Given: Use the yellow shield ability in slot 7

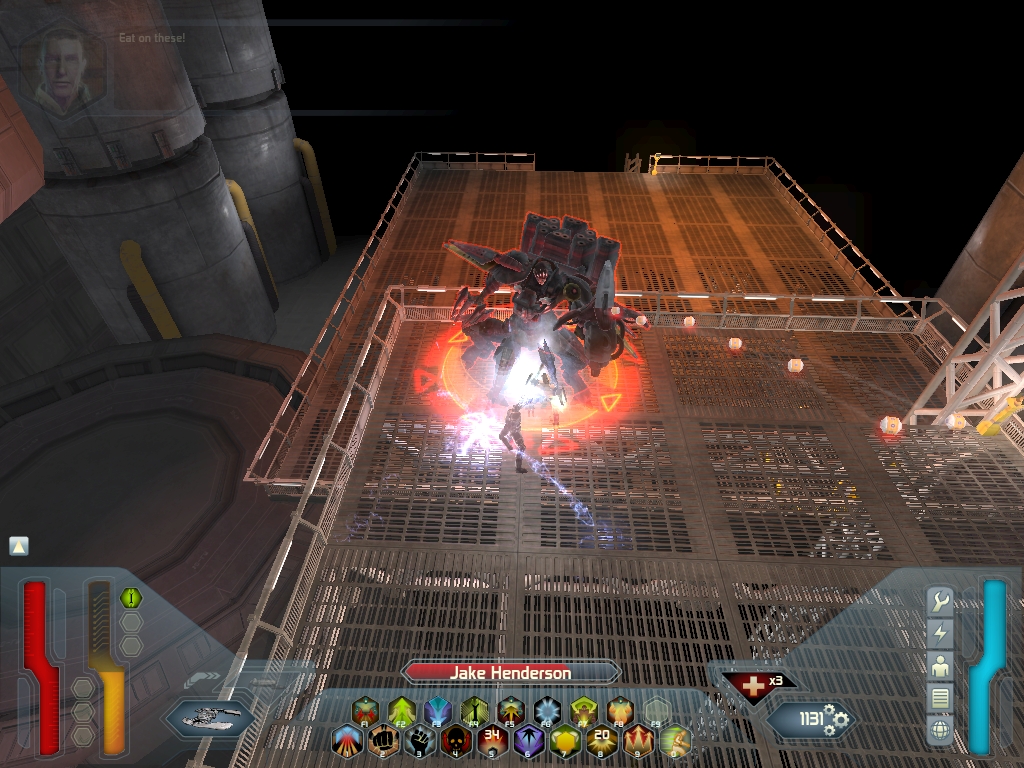Looking at the screenshot, I should (x=565, y=741).
